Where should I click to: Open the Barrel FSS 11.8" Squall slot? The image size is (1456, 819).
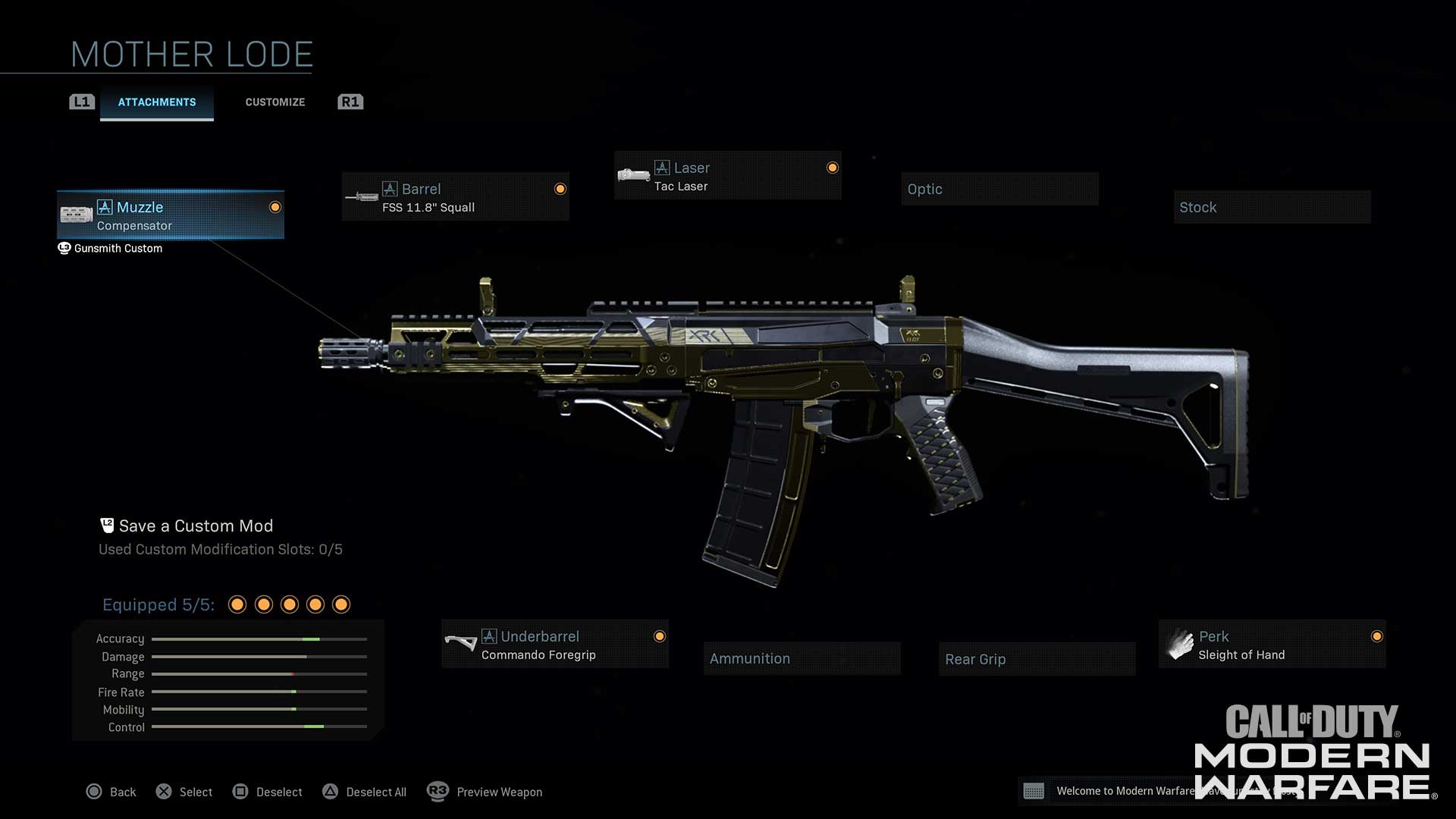tap(455, 197)
